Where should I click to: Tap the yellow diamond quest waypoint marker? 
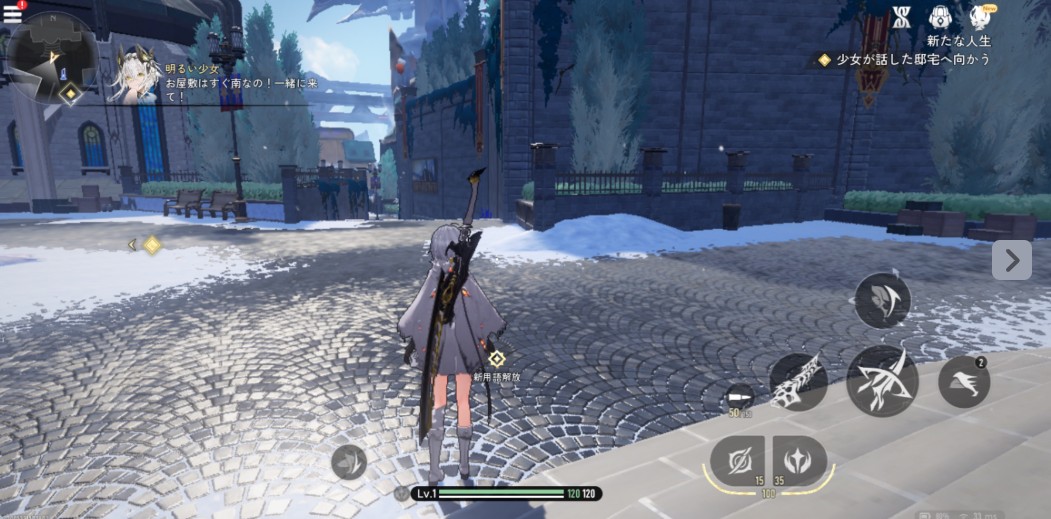(152, 245)
